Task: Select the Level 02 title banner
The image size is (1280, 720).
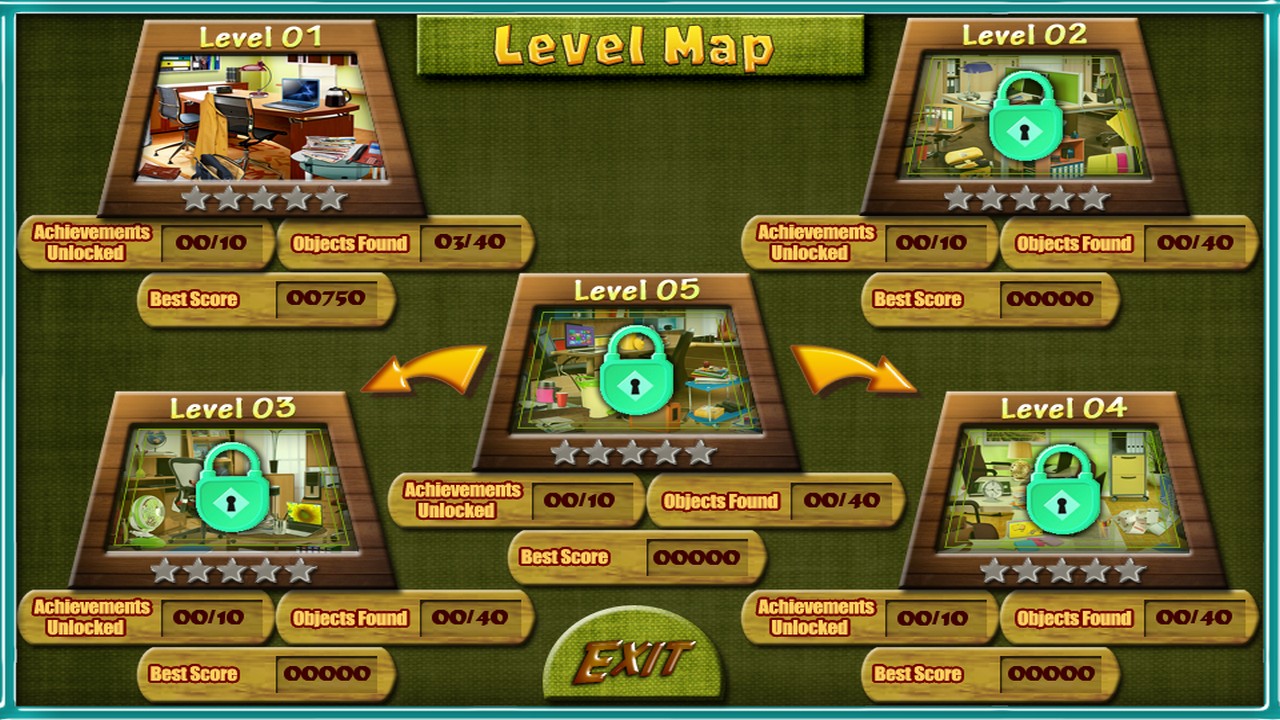Action: click(1027, 32)
